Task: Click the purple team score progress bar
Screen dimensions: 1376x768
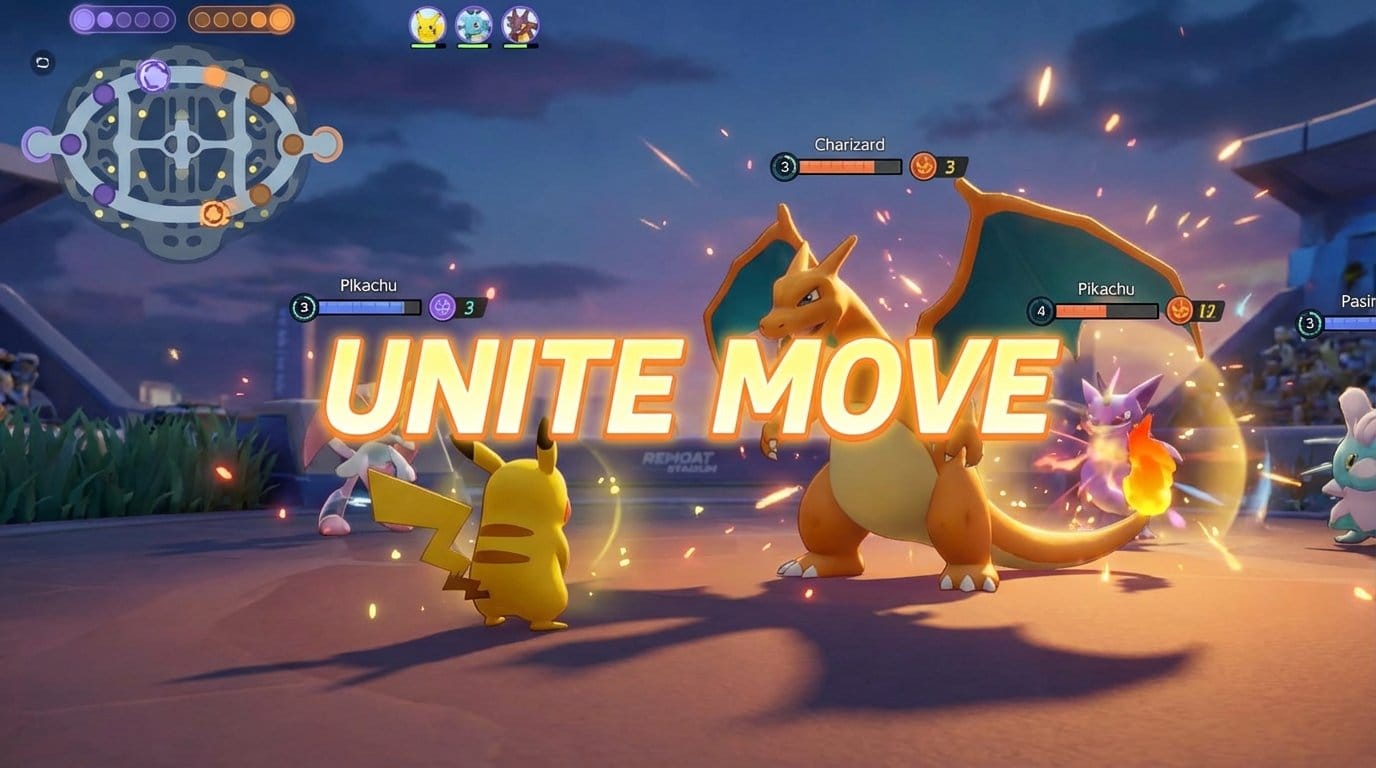Action: click(120, 18)
